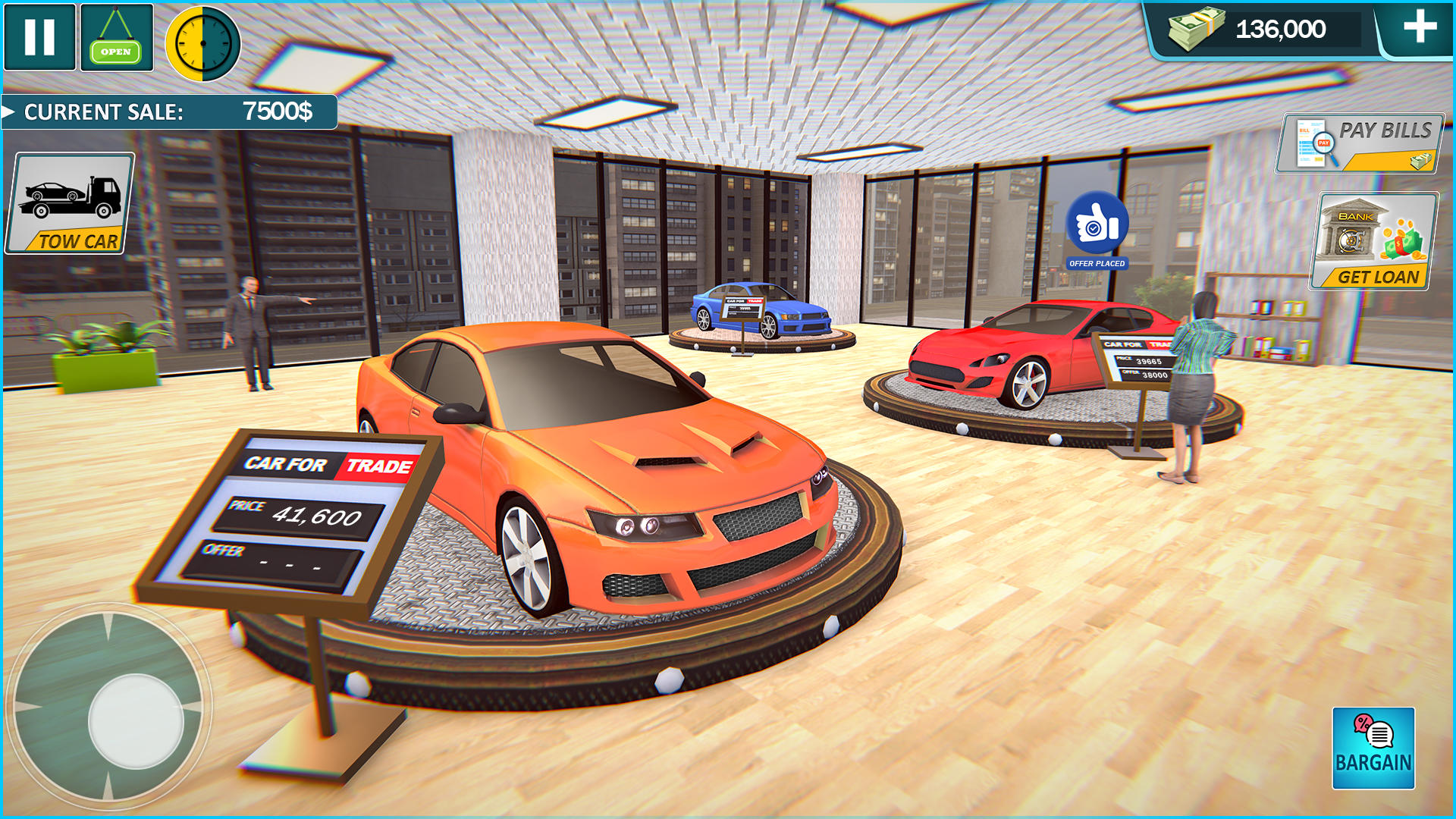Viewport: 1456px width, 819px height.
Task: Toggle the shop OPEN sign
Action: 115,36
